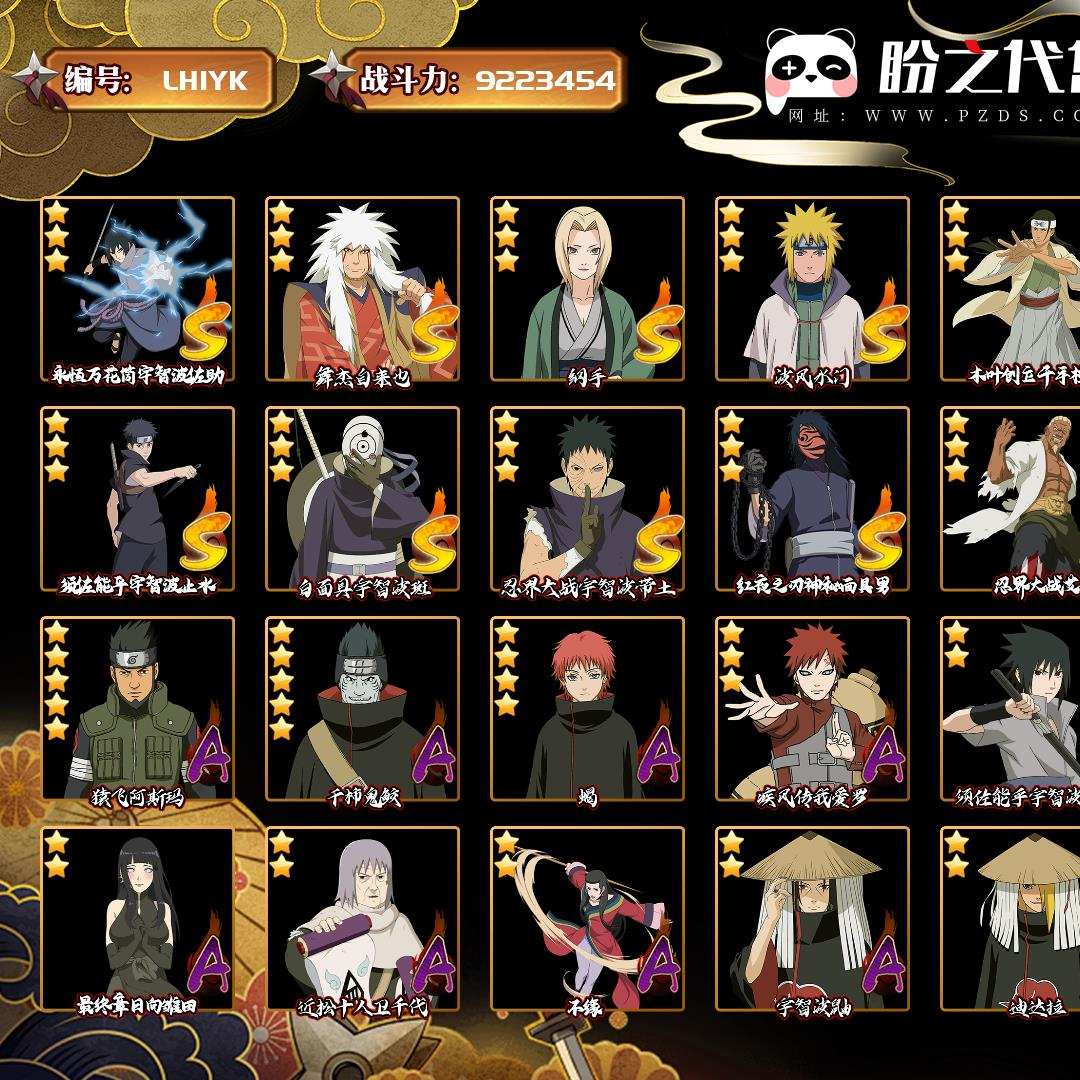Select the Ninja War Obito card
Screen dimensions: 1080x1080
coord(587,498)
